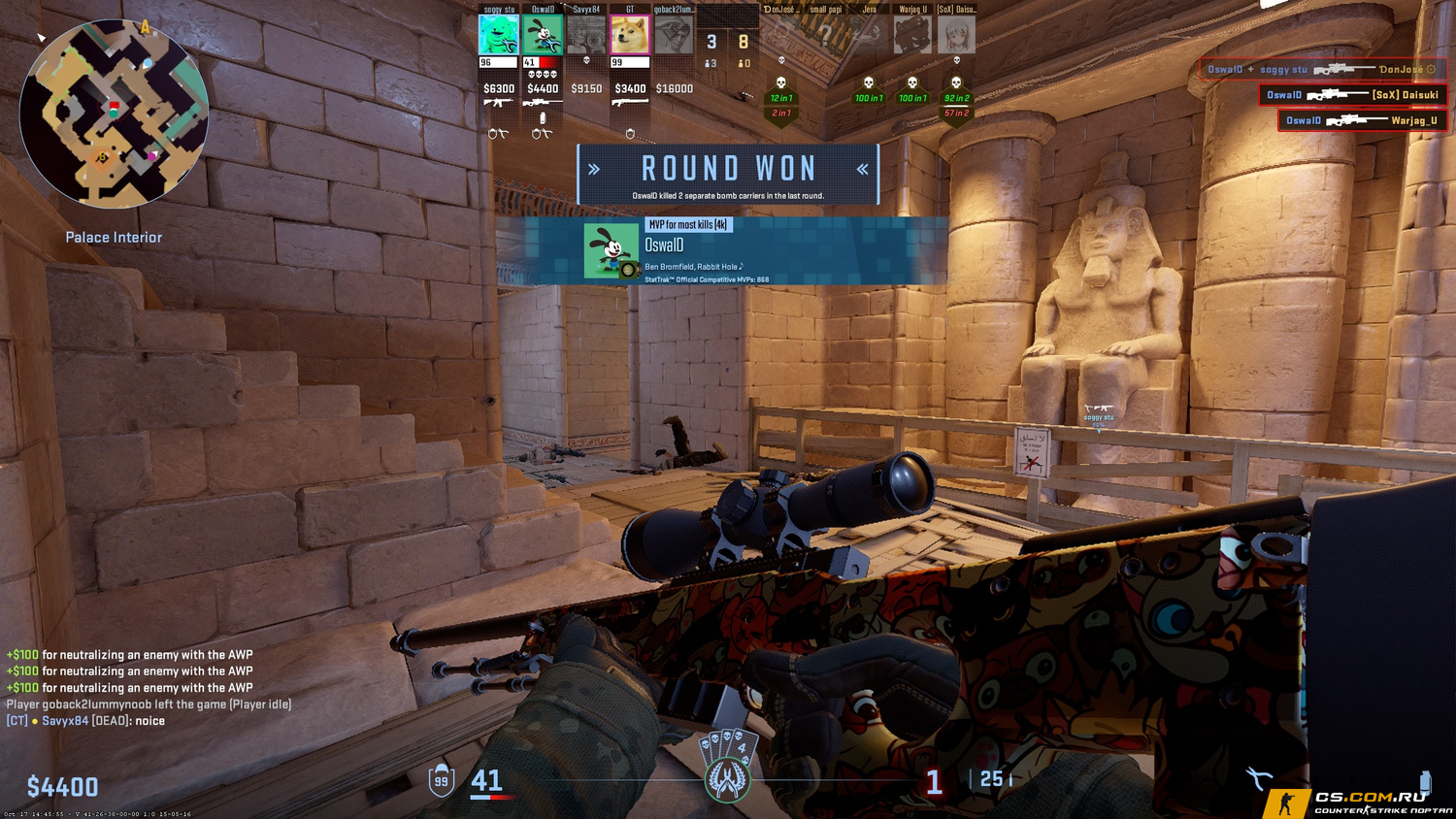Open OswalD's avatar in the MVP panel
Screen dimensions: 1456x819
point(611,250)
